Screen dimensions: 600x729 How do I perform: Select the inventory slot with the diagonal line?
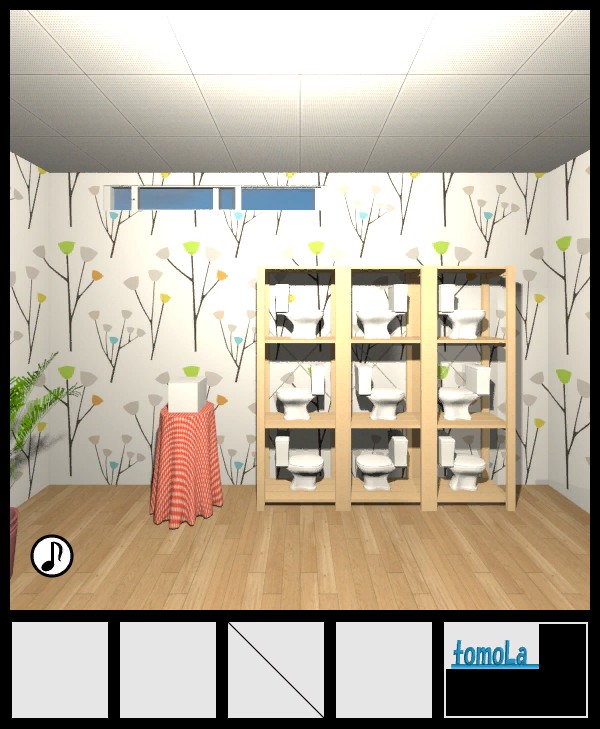click(x=276, y=669)
